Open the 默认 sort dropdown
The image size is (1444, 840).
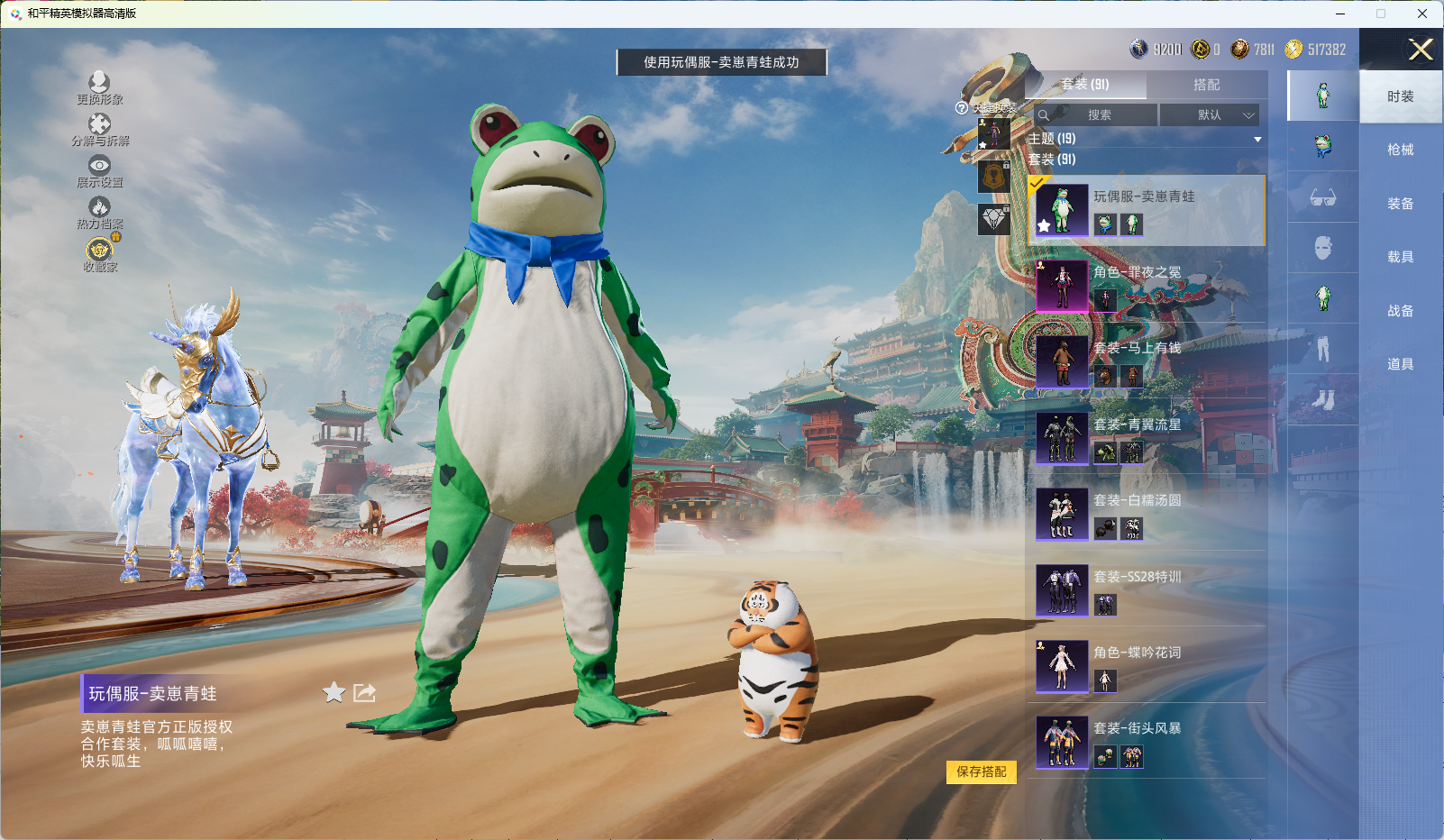click(x=1209, y=115)
